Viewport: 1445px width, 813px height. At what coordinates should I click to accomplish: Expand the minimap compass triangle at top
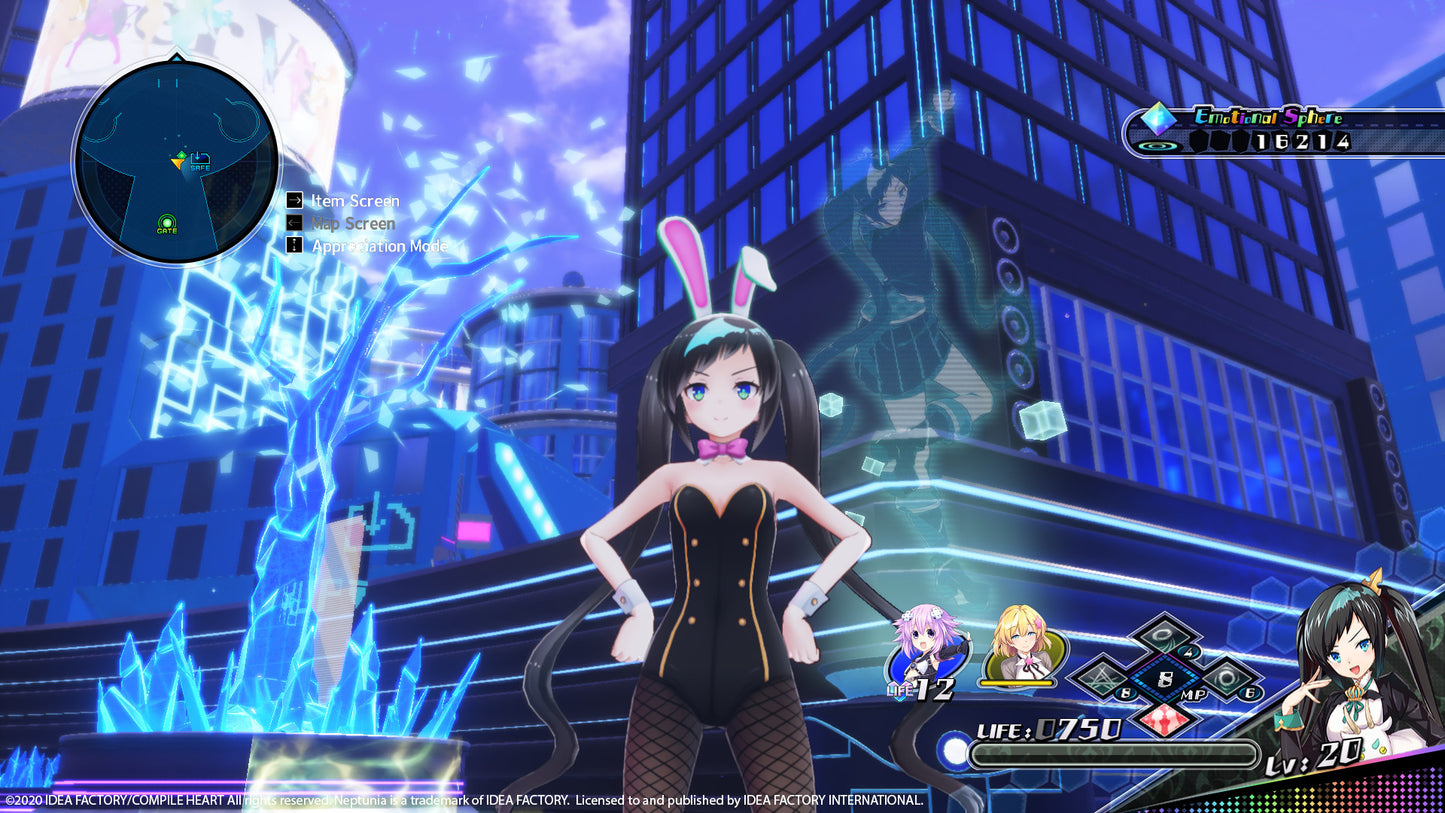point(176,58)
